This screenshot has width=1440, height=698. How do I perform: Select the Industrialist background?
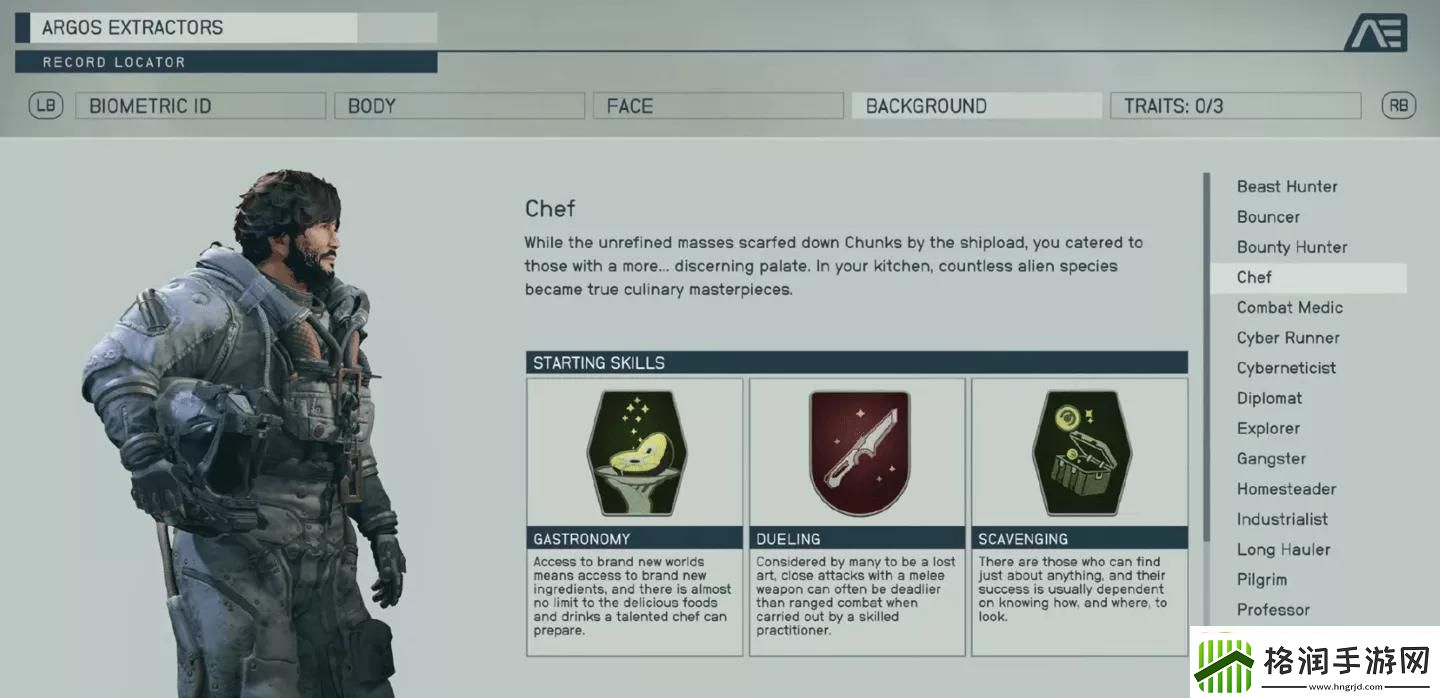1282,519
